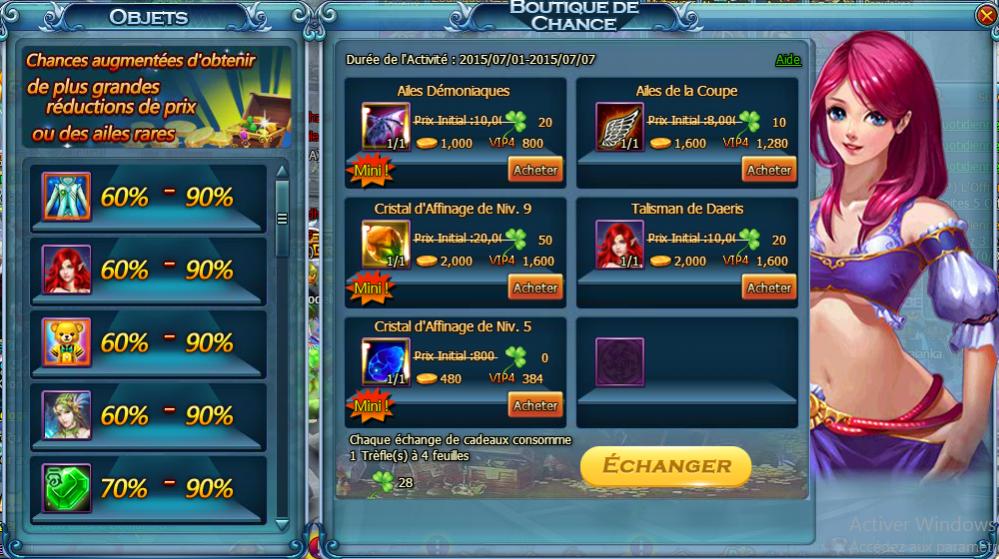Viewport: 999px width, 559px height.
Task: Select the blue level 5 crystal icon
Action: [381, 362]
